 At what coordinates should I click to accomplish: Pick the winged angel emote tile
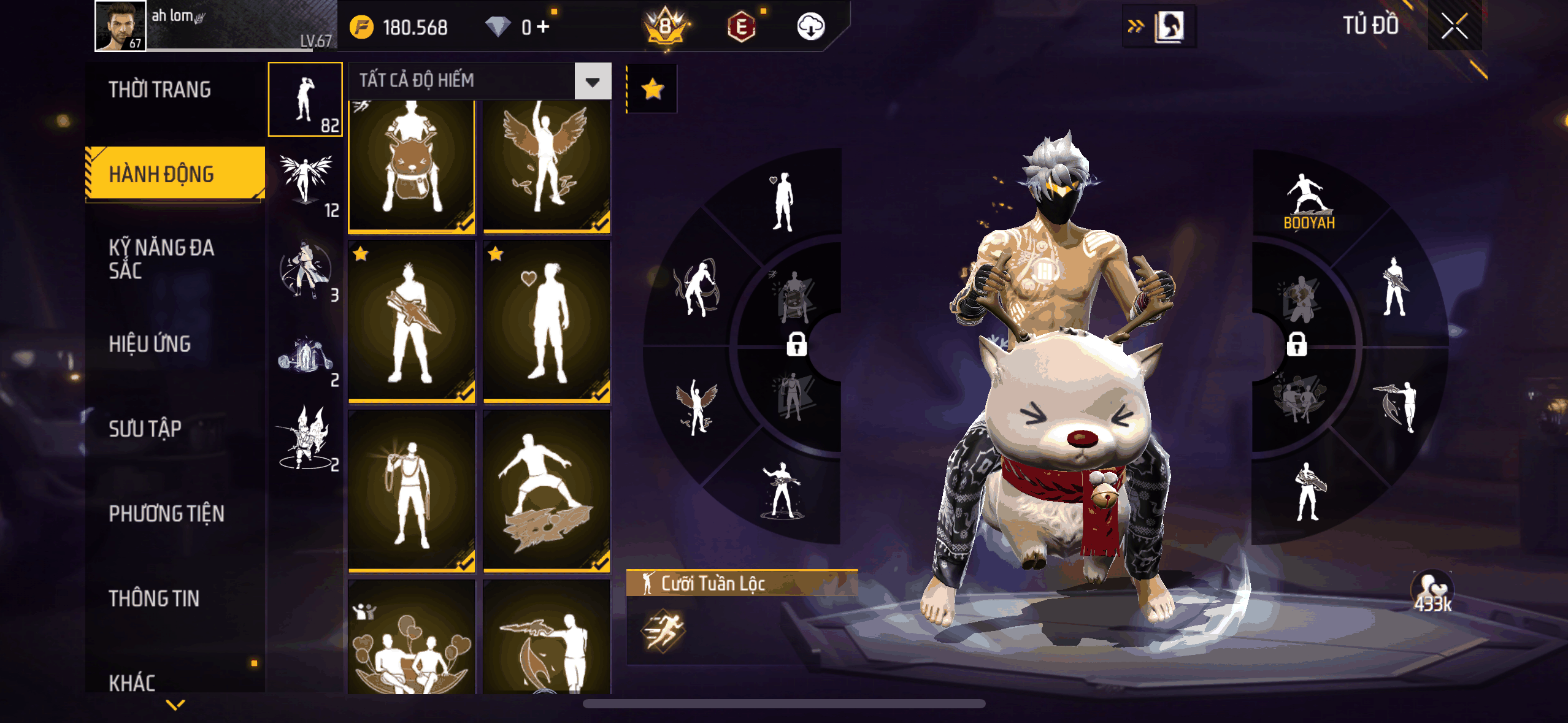547,166
